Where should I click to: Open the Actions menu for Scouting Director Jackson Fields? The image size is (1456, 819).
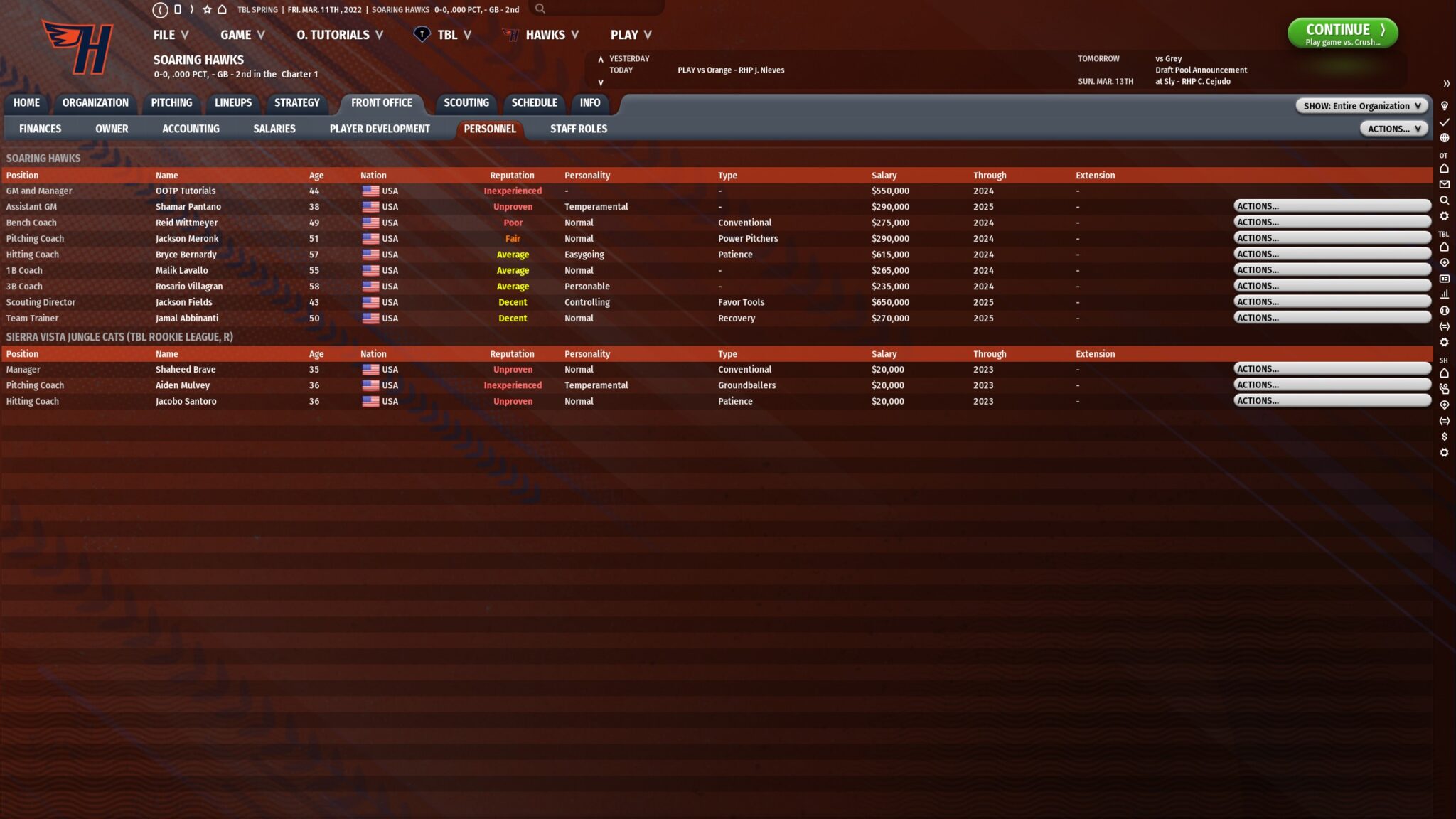click(1334, 301)
